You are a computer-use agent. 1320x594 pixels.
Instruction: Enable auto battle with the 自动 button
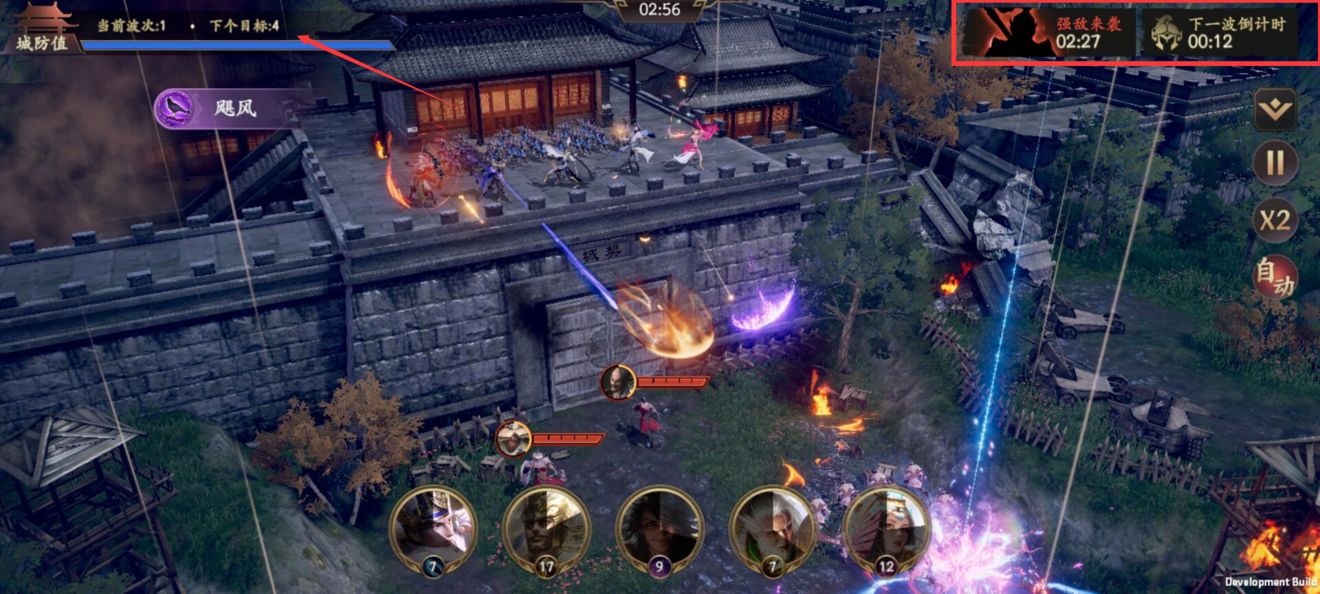[1275, 277]
